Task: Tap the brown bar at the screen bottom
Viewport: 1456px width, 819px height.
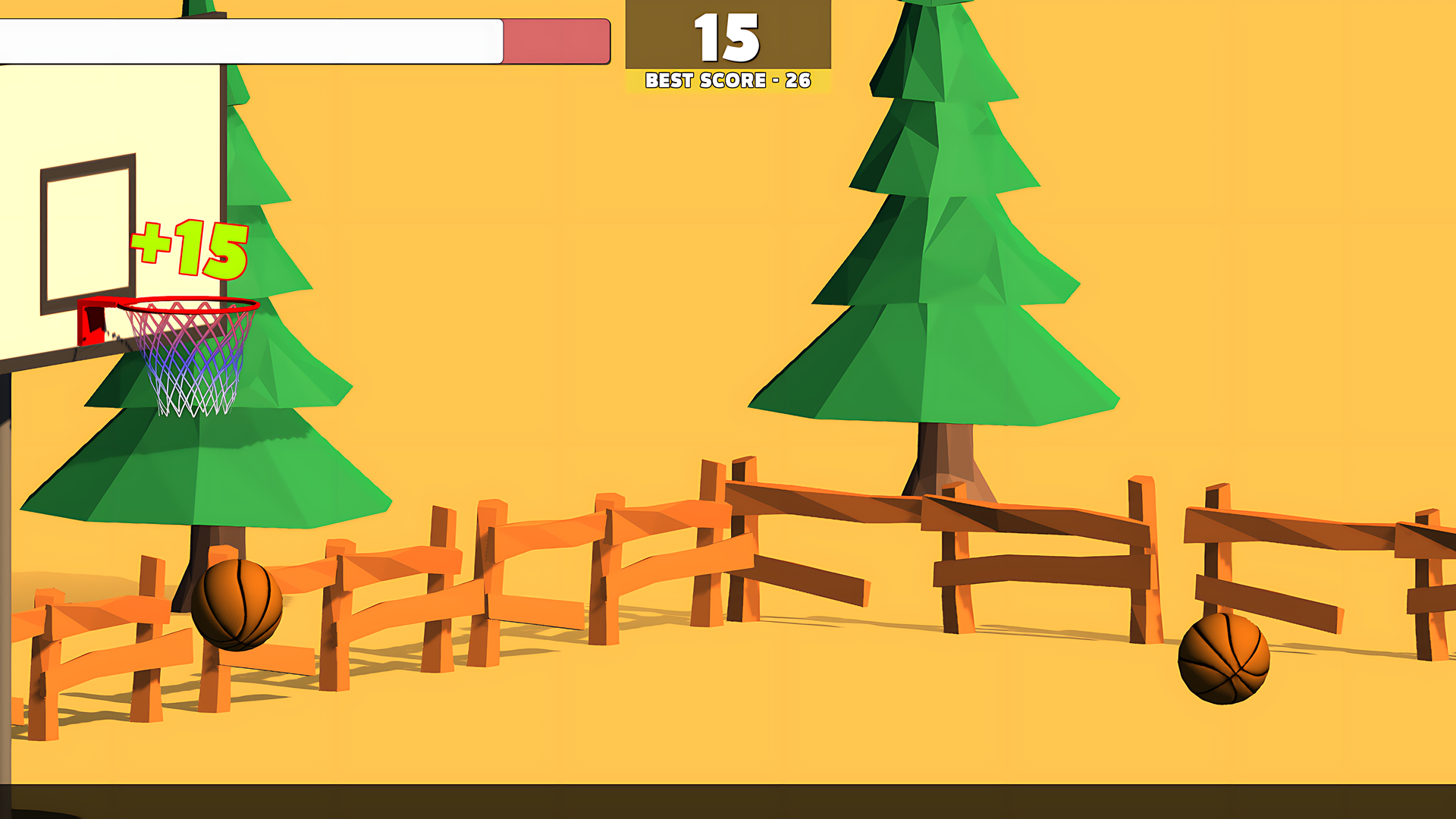Action: pos(728,800)
